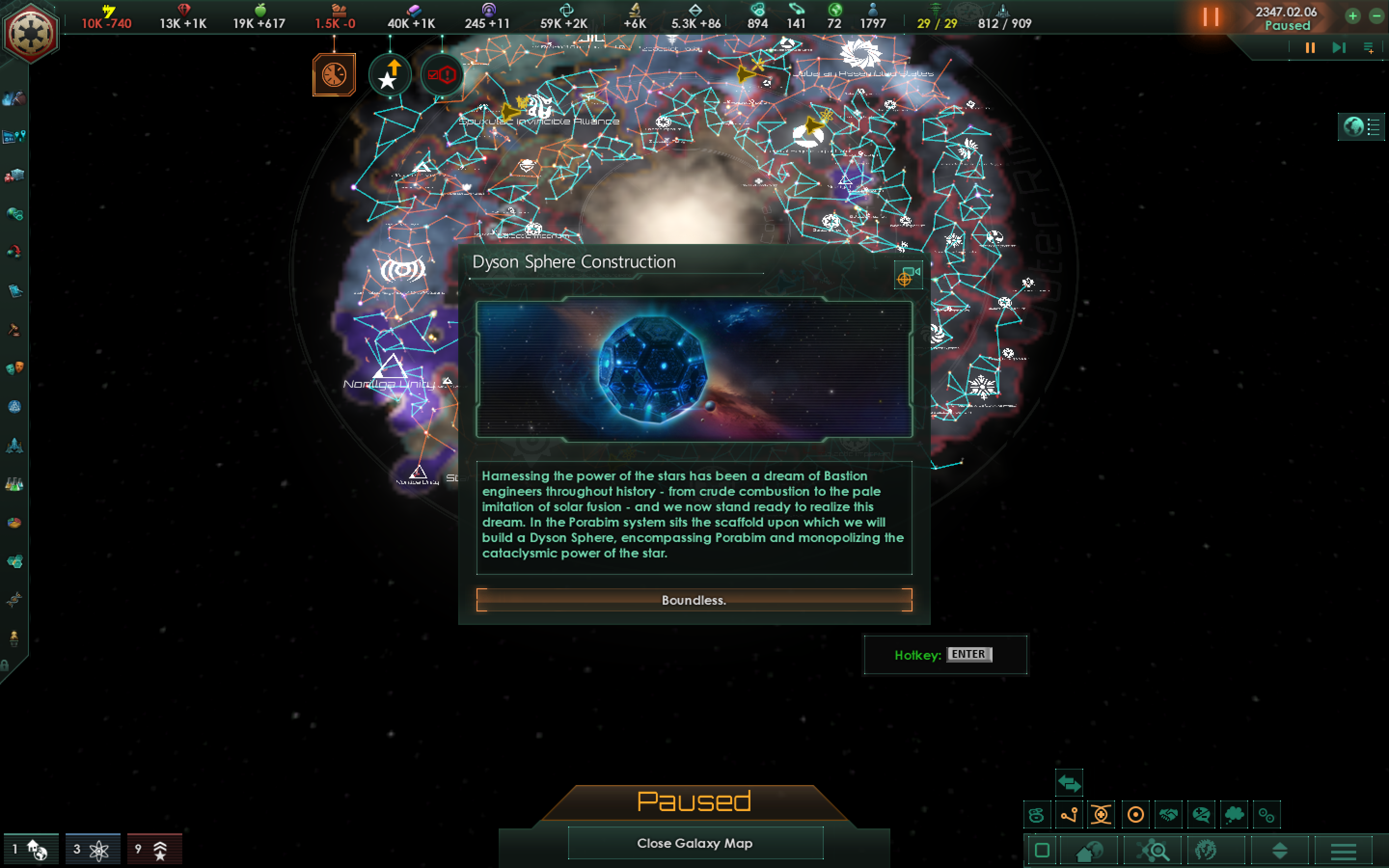Open the Research panel using the flasks icon
Image resolution: width=1389 pixels, height=868 pixels.
click(14, 484)
